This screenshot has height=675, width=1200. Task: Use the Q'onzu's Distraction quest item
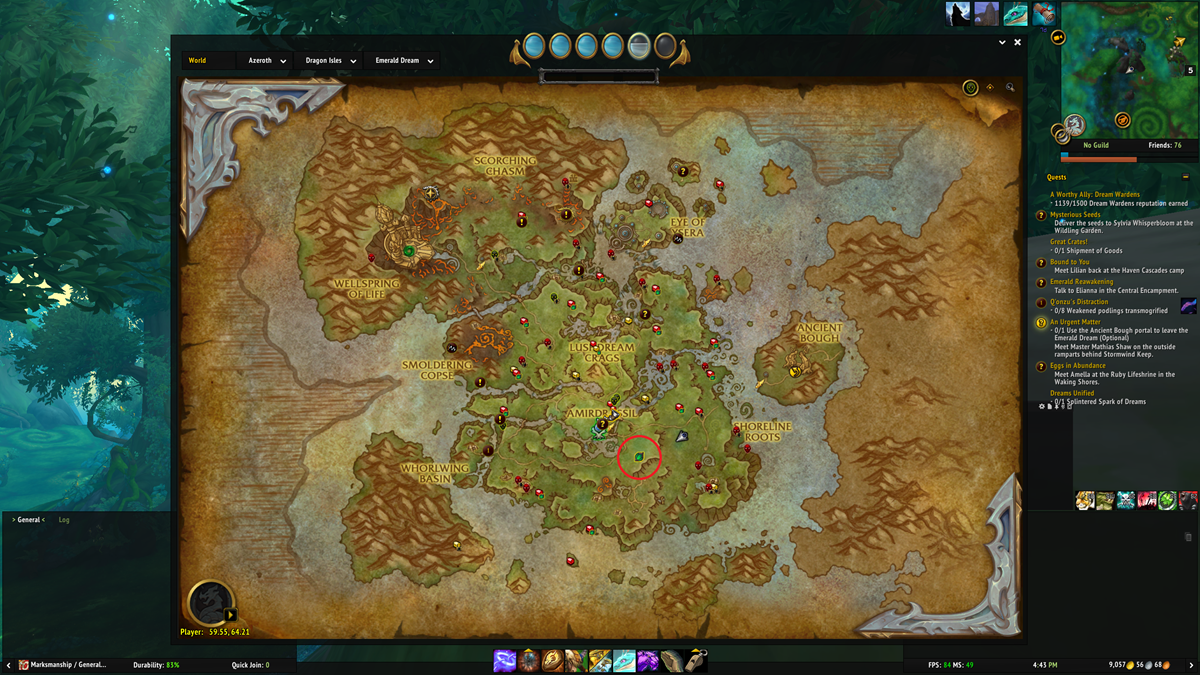point(1188,306)
